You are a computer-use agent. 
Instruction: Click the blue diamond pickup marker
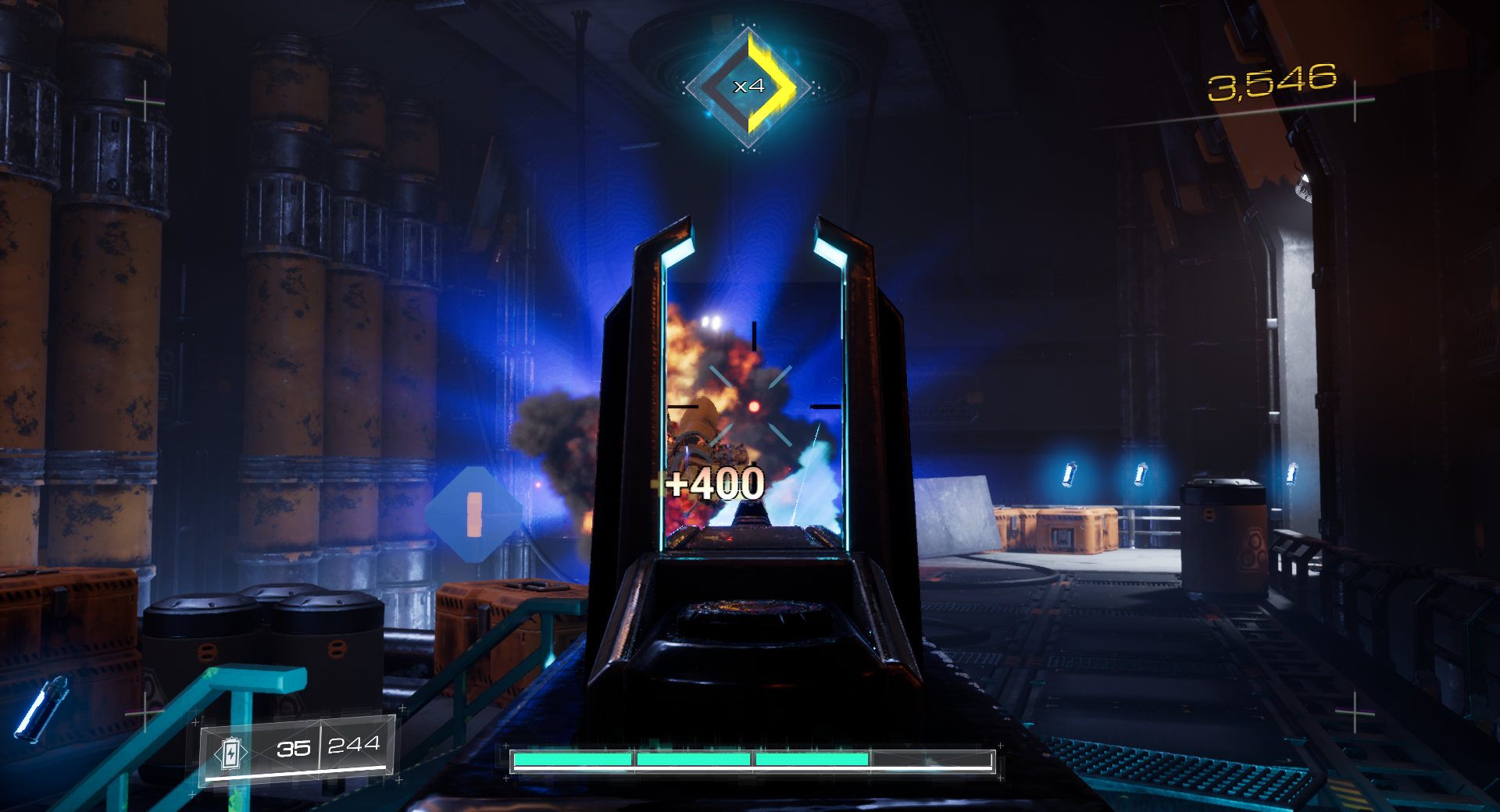pos(473,515)
